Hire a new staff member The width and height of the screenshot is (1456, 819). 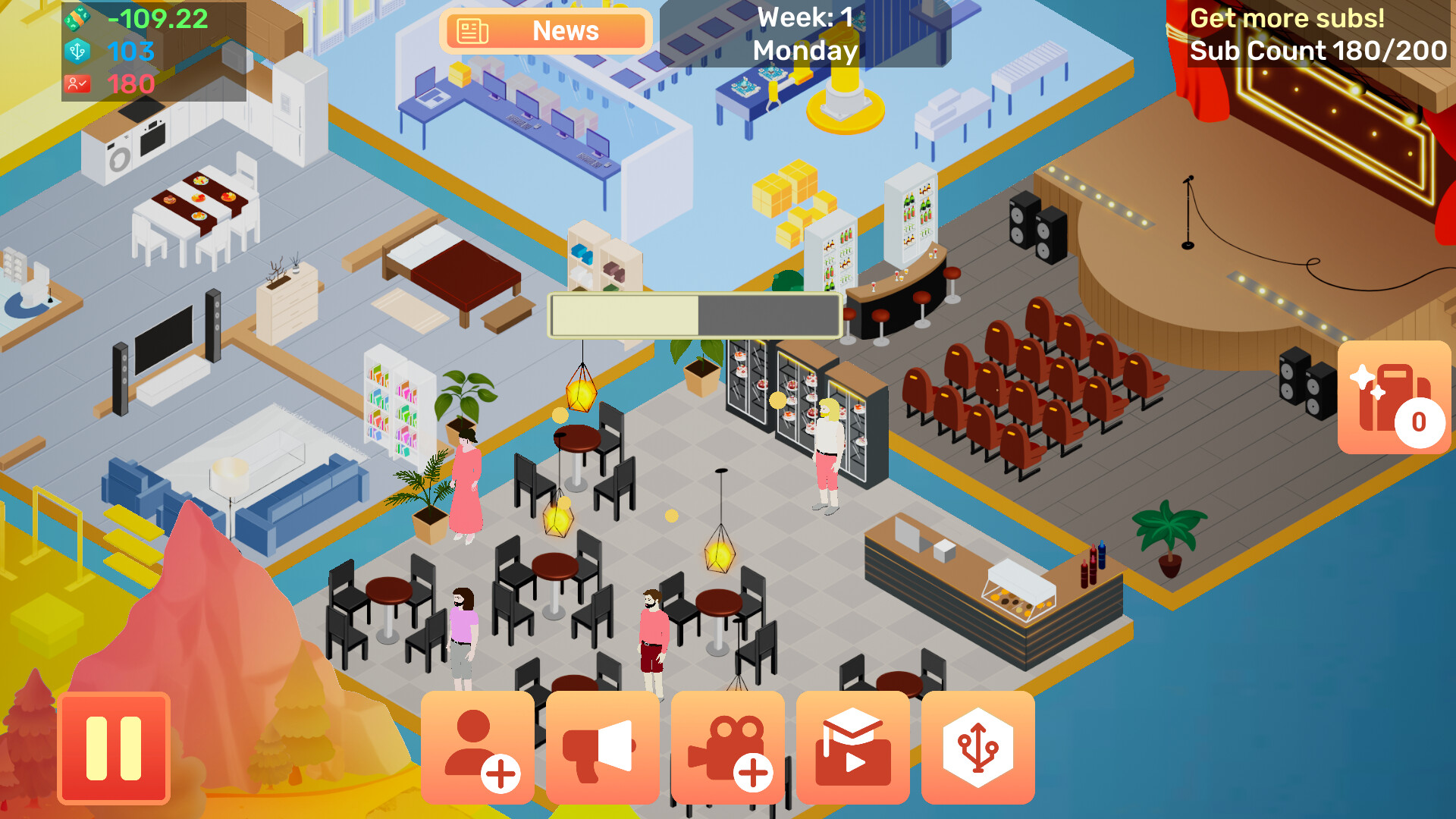coord(479,747)
